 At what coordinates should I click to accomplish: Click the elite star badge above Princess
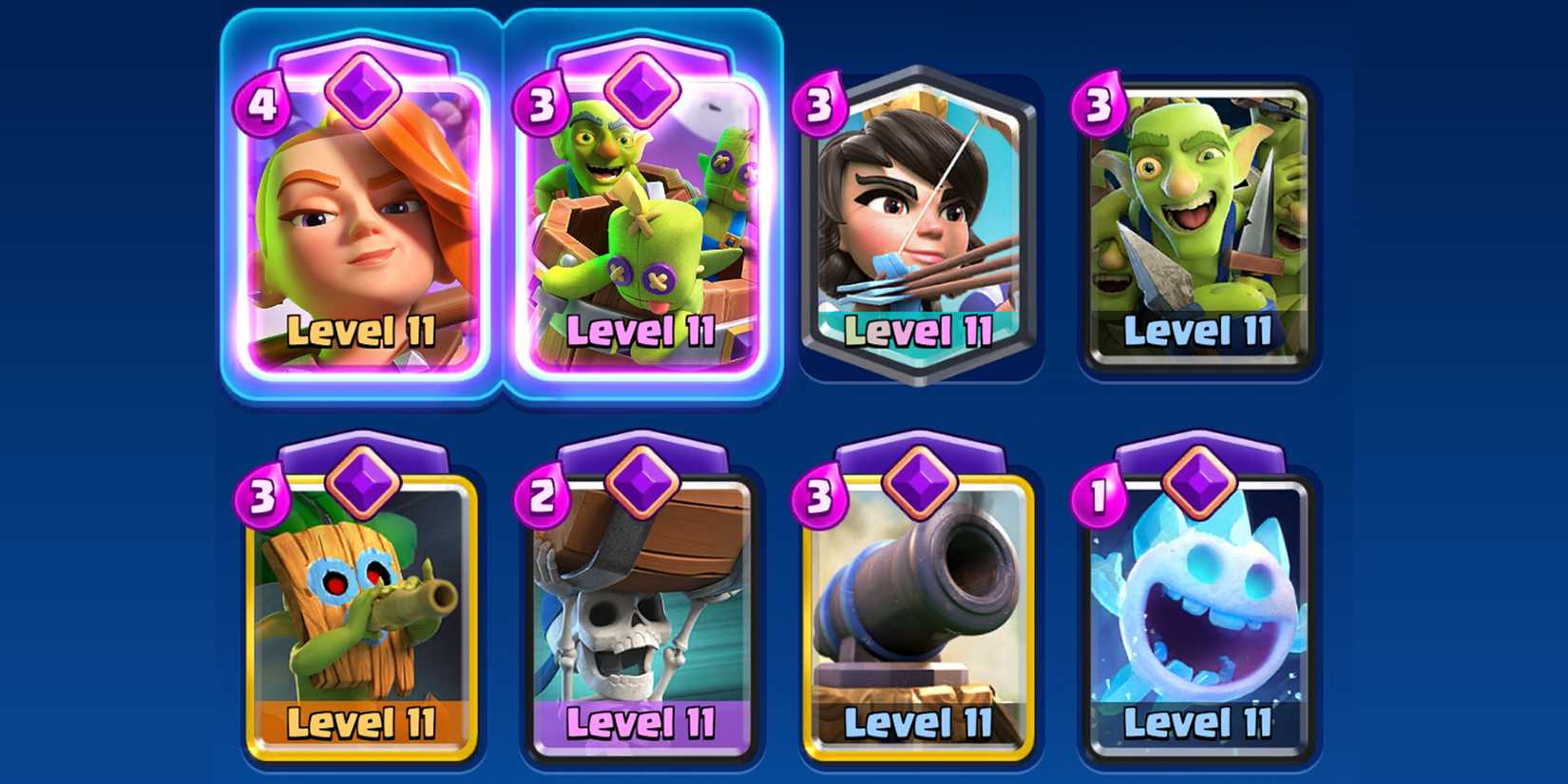(x=920, y=86)
